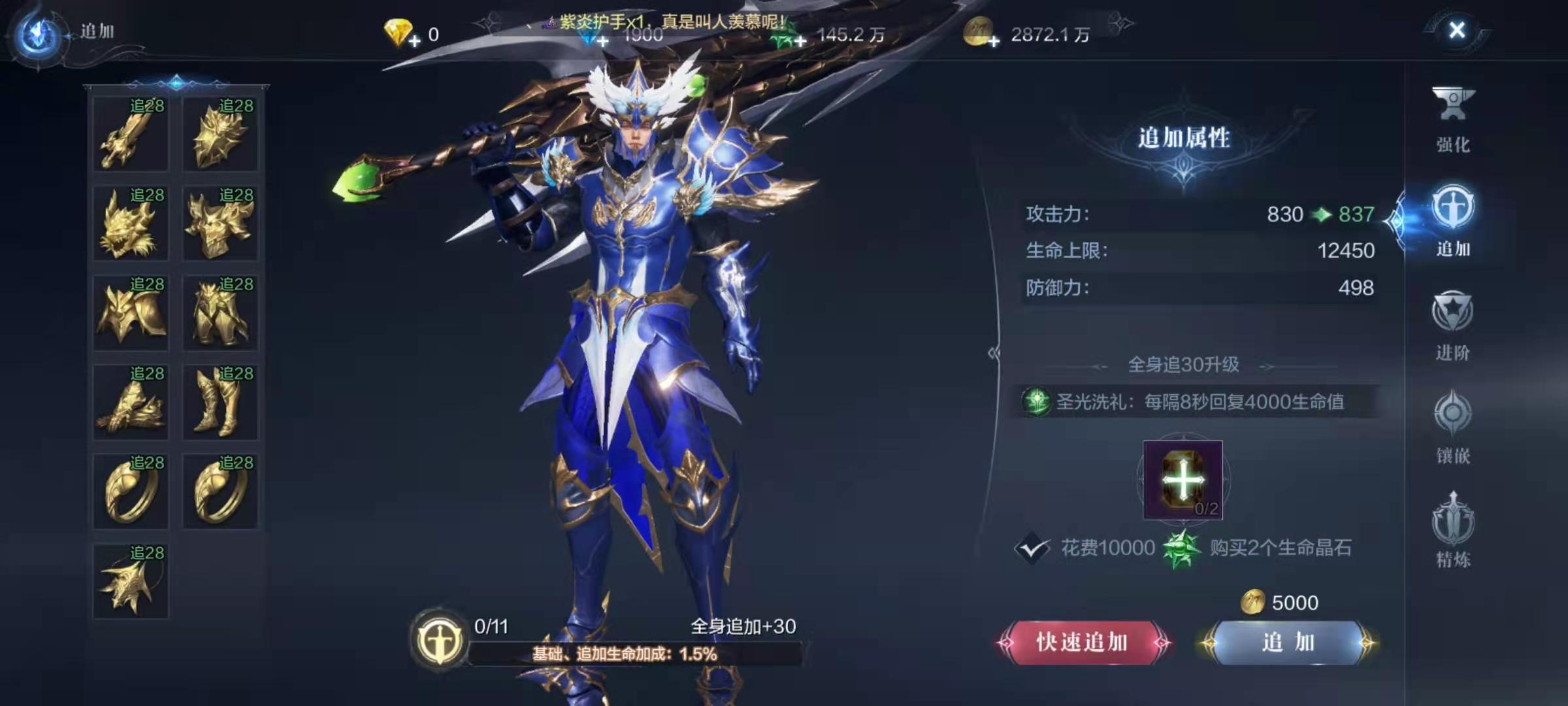The image size is (1568, 706).
Task: Click the gold weapon icon labeled 追28
Action: click(x=131, y=134)
